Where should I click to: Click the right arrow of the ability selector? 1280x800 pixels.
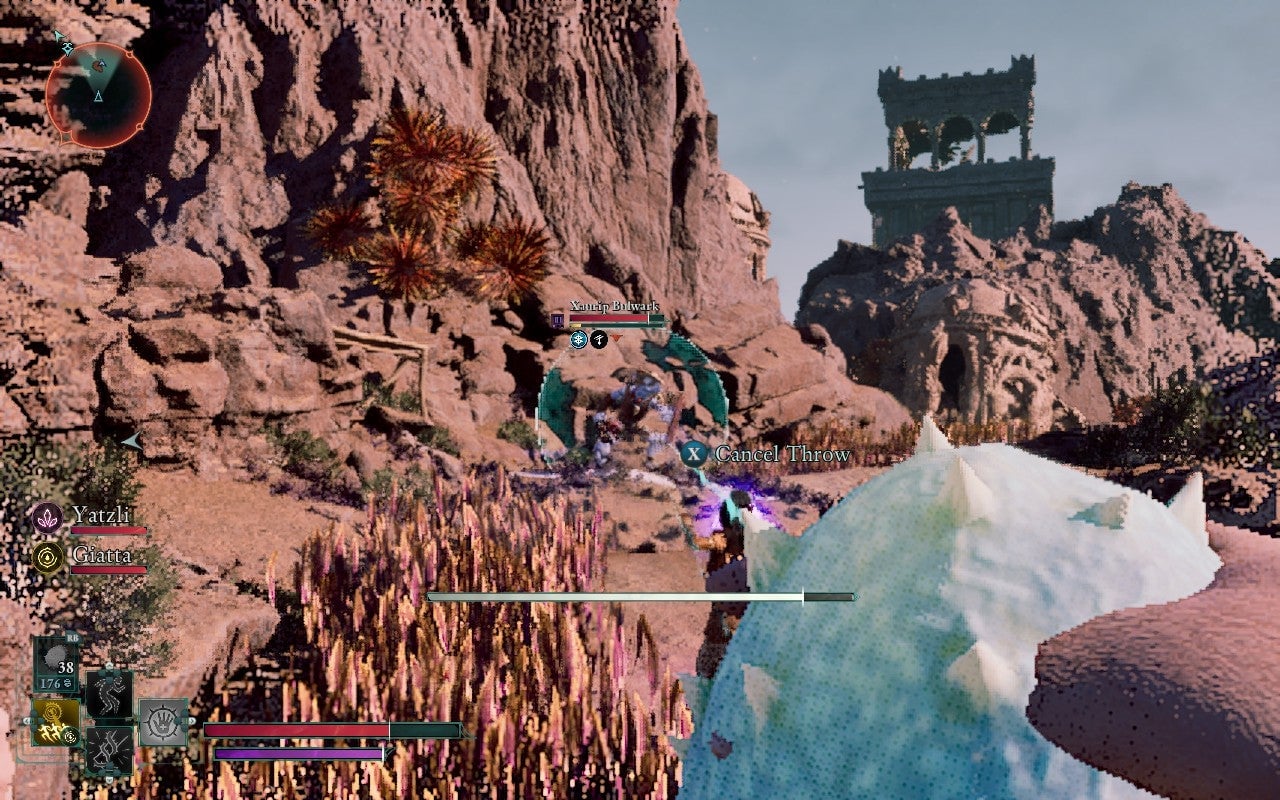[191, 721]
